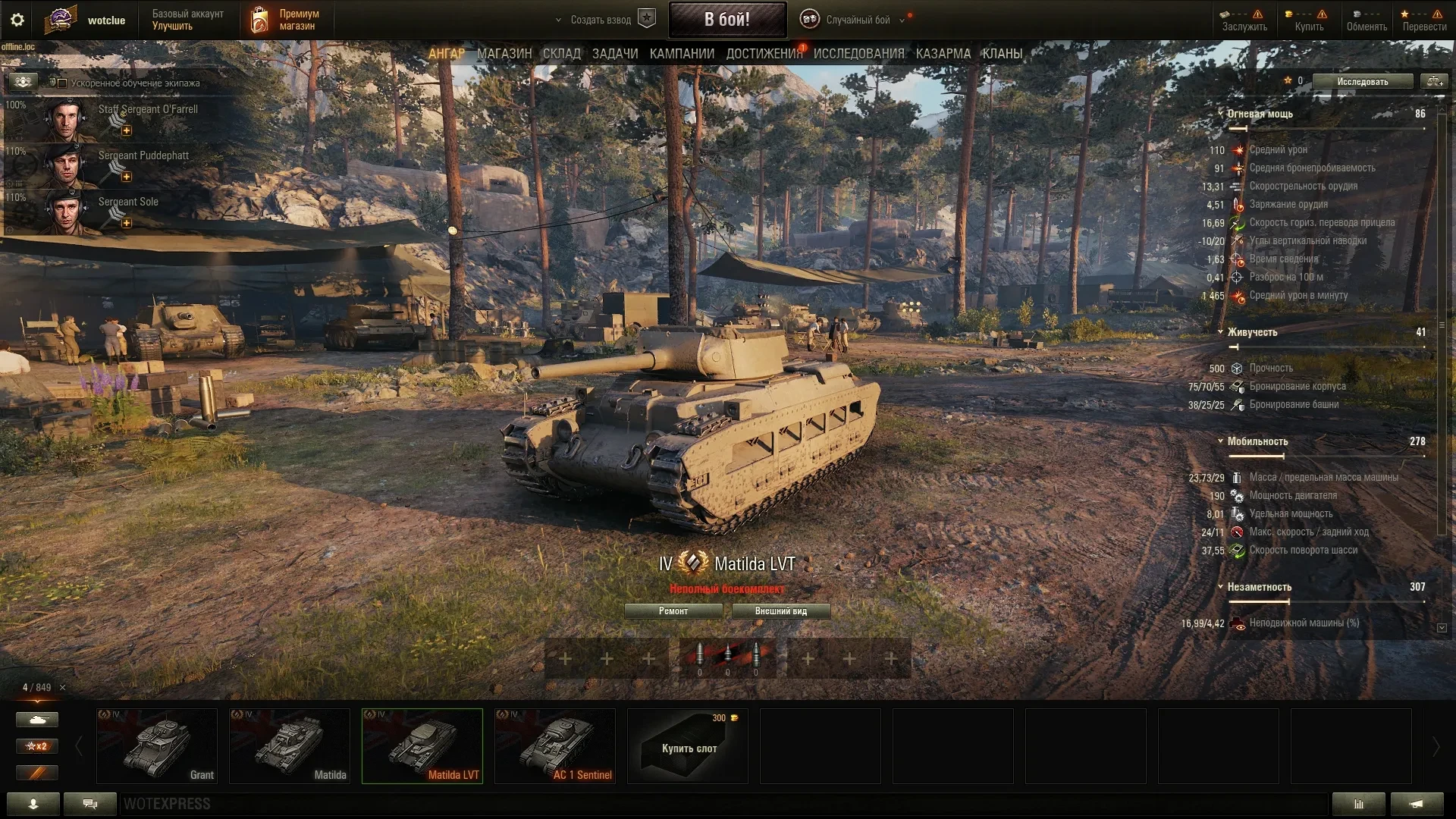Open the КЛАНЫ tab
Screen dimensions: 1456x819
(x=1003, y=54)
